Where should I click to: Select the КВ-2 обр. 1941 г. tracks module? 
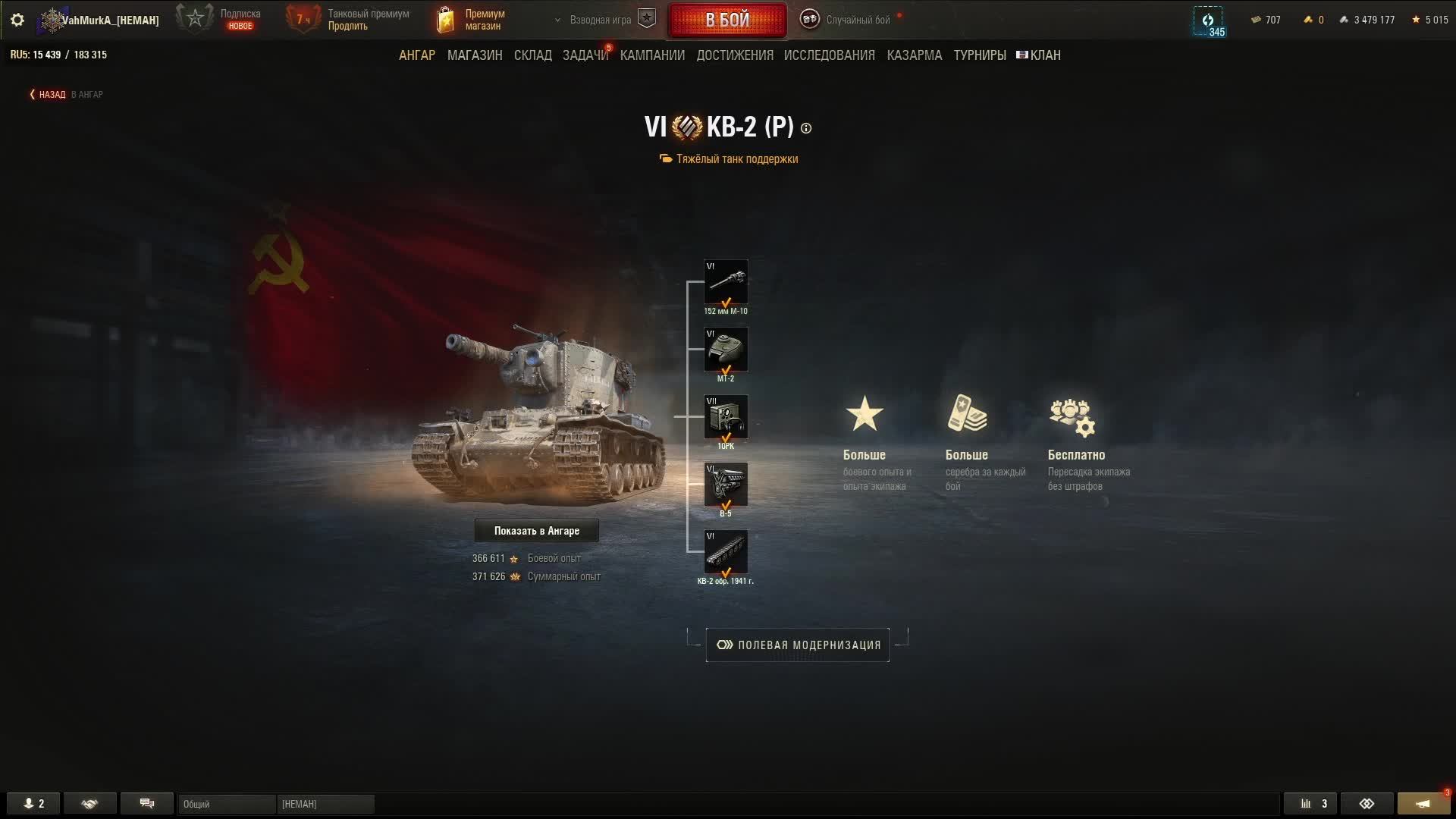(x=726, y=552)
